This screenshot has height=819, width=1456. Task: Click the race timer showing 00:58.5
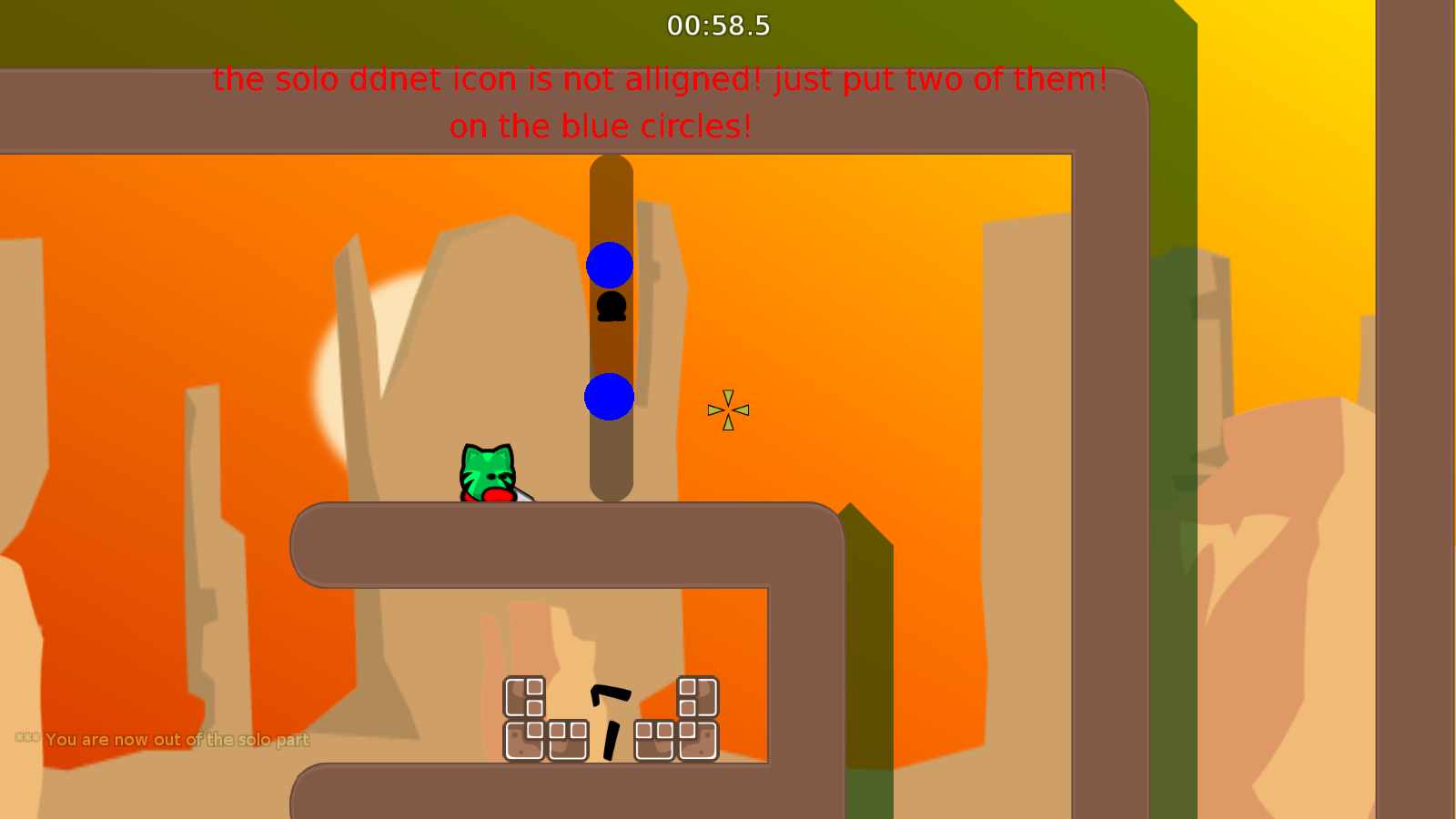point(717,26)
